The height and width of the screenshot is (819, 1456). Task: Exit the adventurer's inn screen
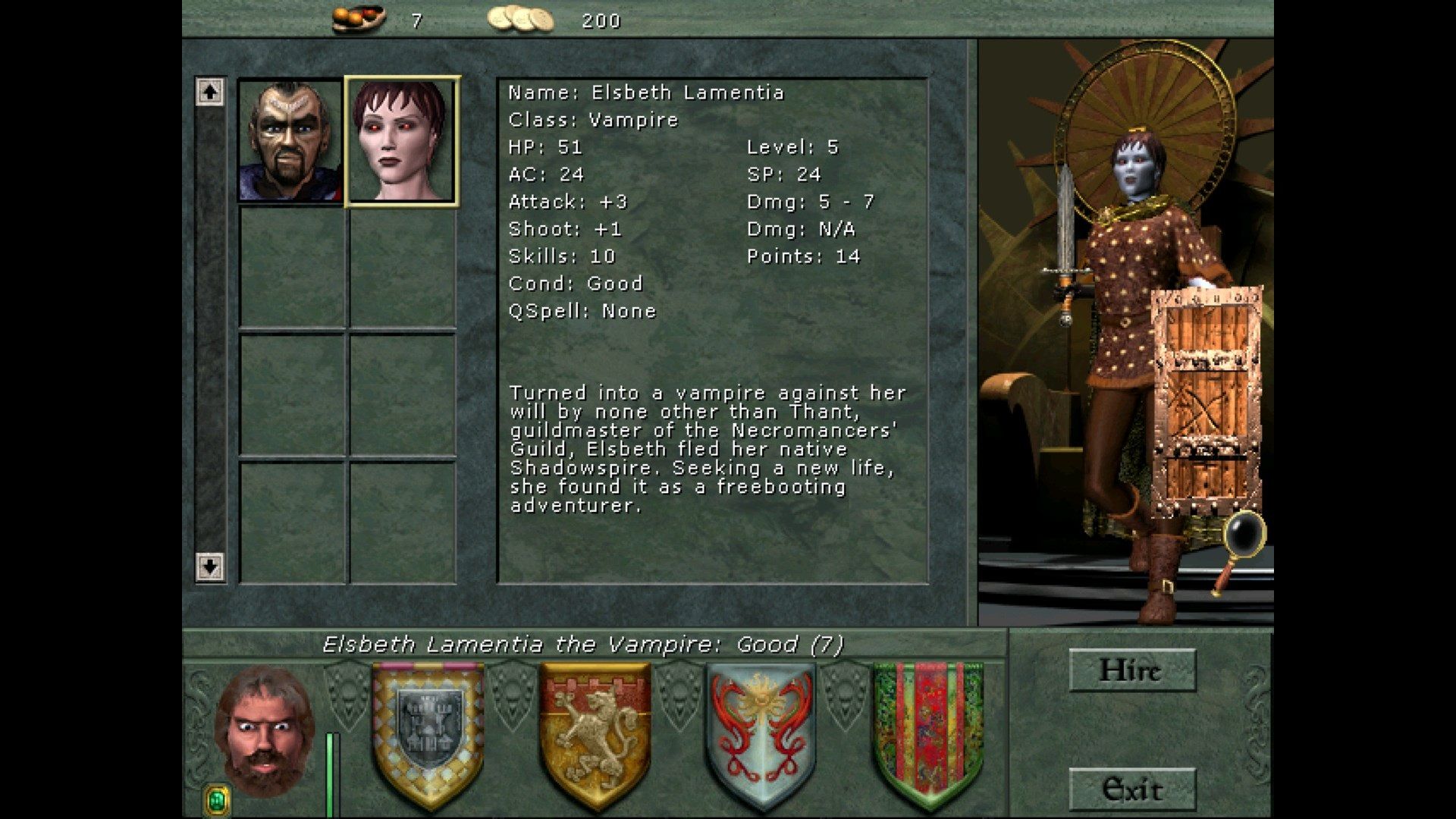[x=1131, y=789]
